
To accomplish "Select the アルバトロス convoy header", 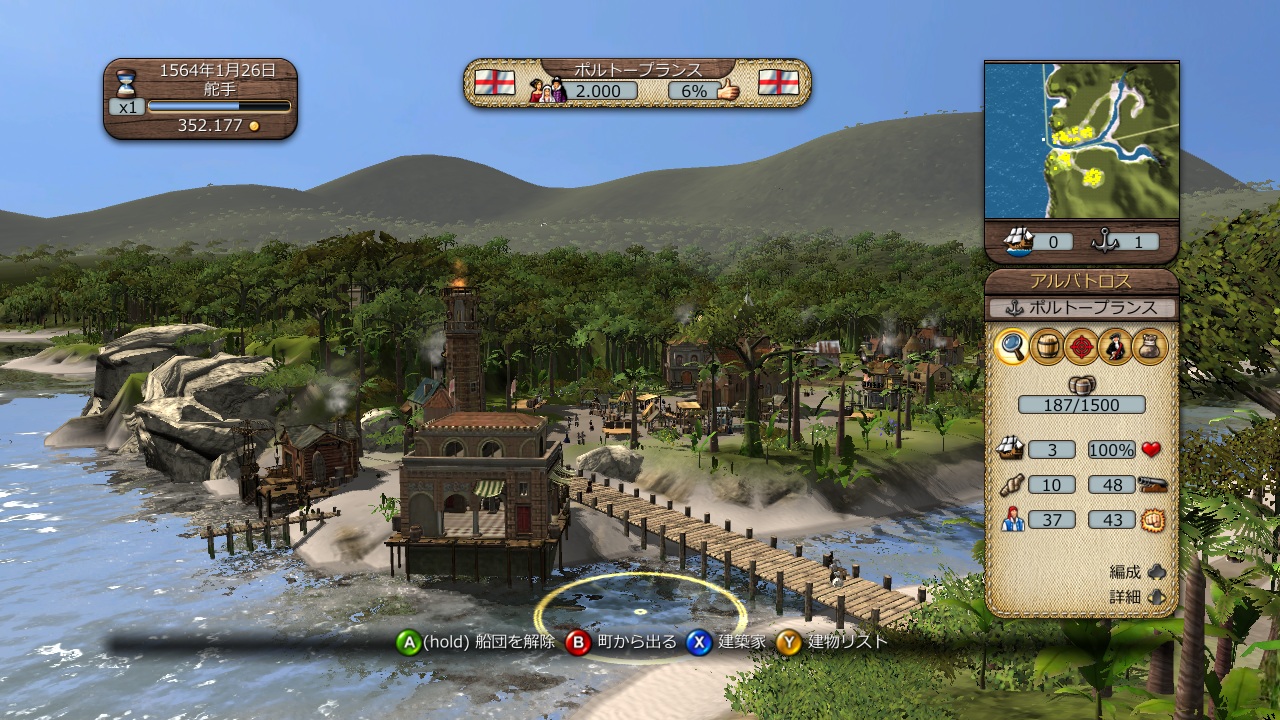I will click(1081, 281).
